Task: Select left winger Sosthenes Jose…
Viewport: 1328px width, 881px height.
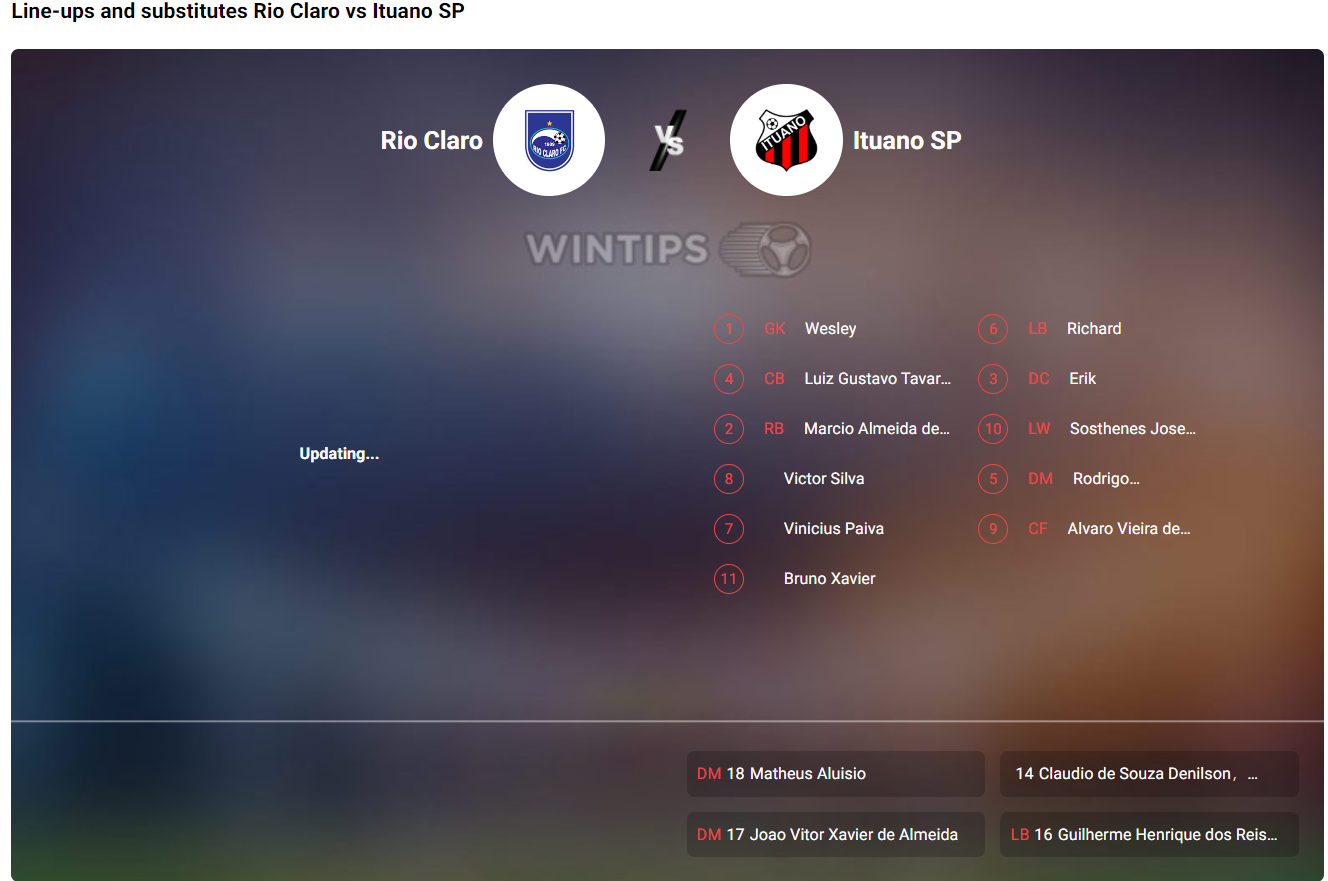Action: point(1132,429)
